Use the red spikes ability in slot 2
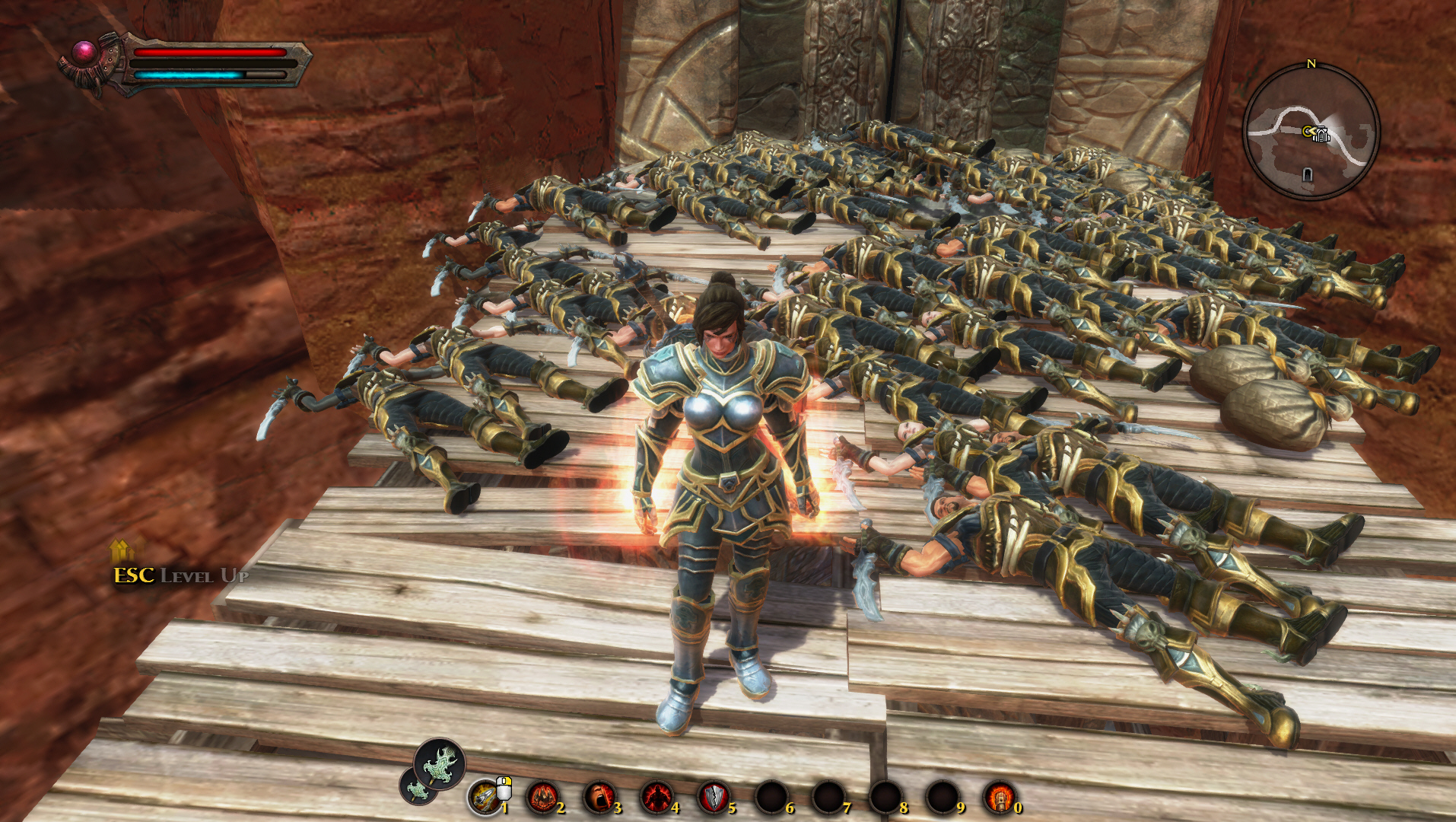Viewport: 1456px width, 822px height. click(x=542, y=797)
